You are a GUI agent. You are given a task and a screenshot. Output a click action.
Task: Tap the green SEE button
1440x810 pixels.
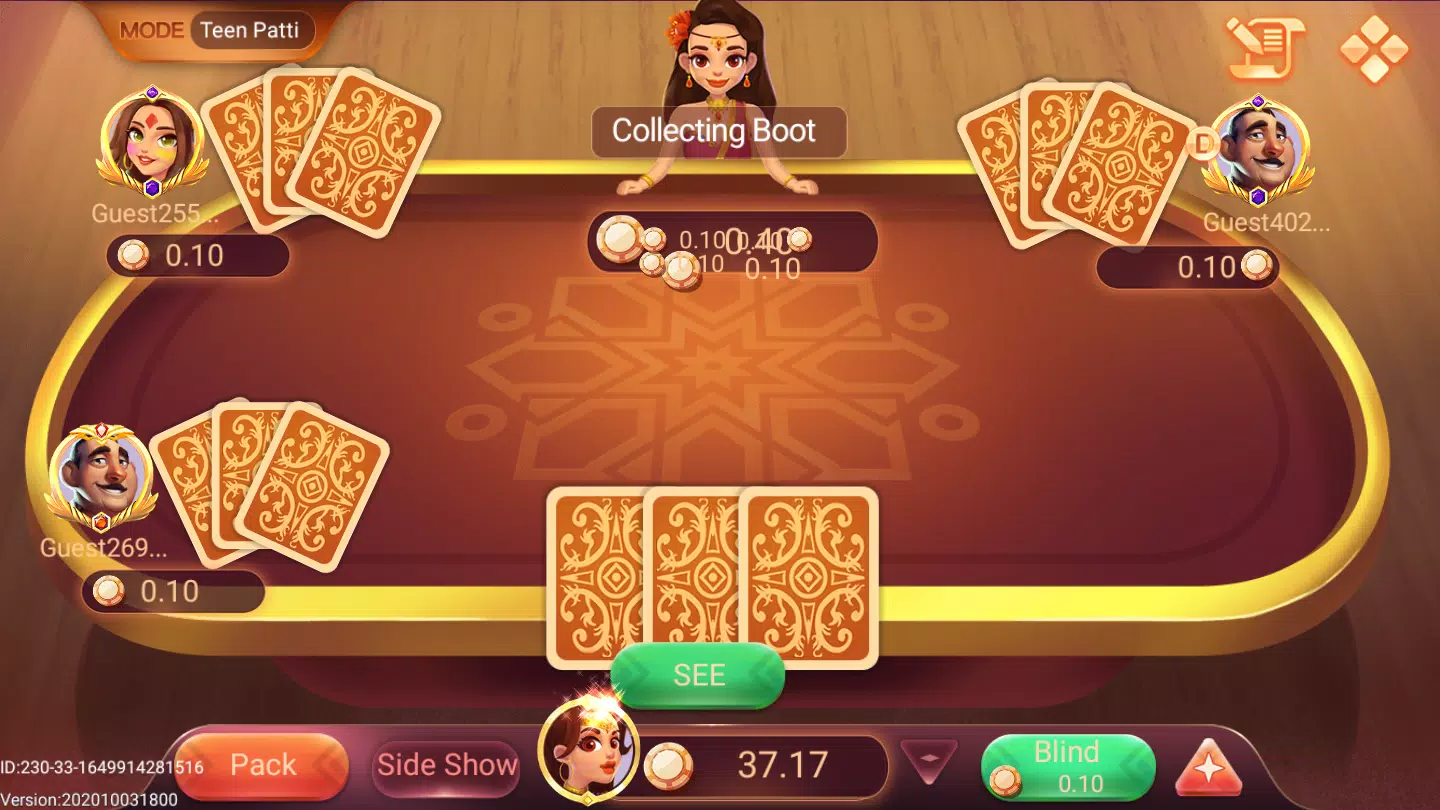pos(698,676)
